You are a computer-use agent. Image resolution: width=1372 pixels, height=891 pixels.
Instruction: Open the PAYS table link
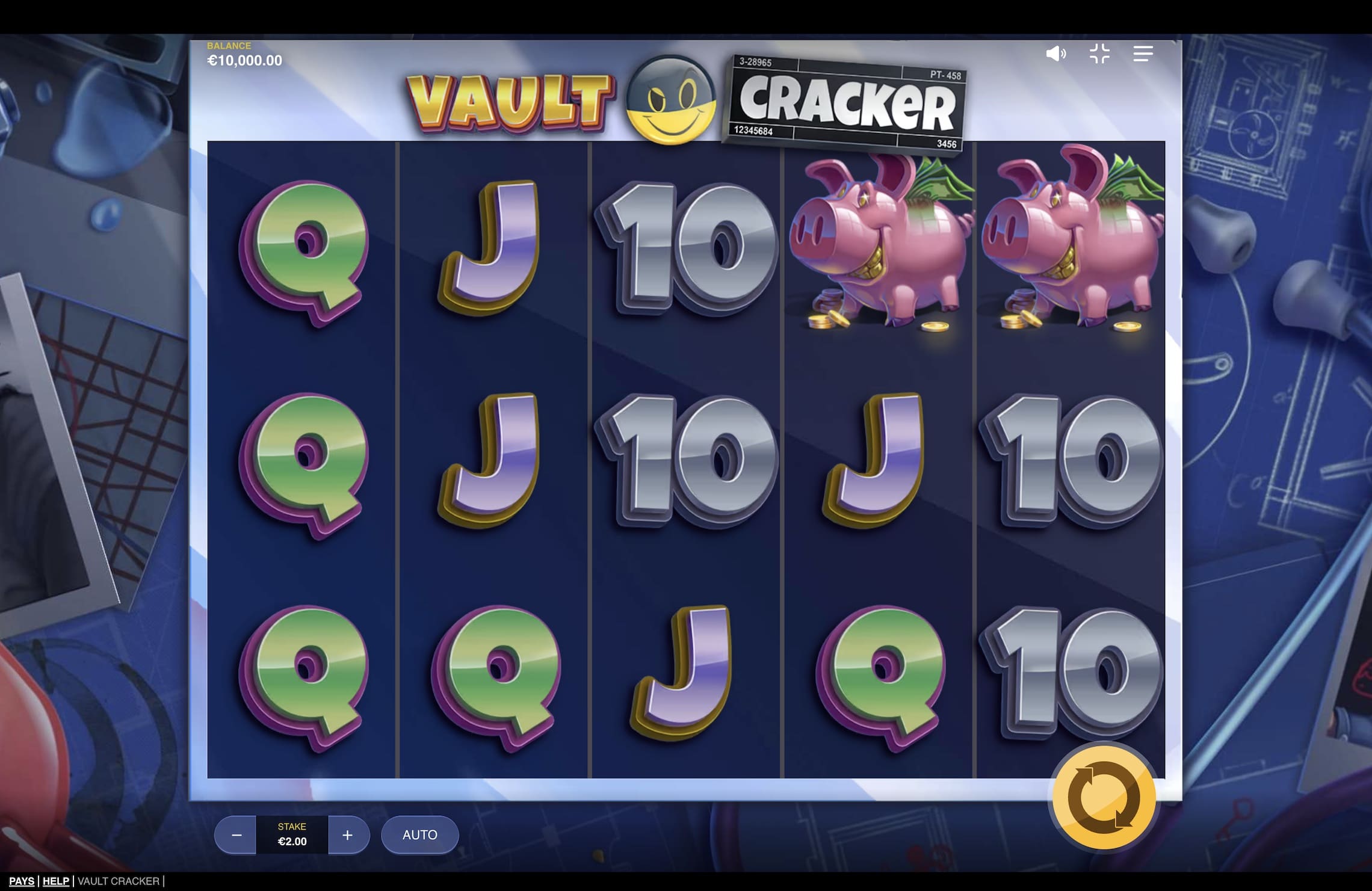coord(22,881)
